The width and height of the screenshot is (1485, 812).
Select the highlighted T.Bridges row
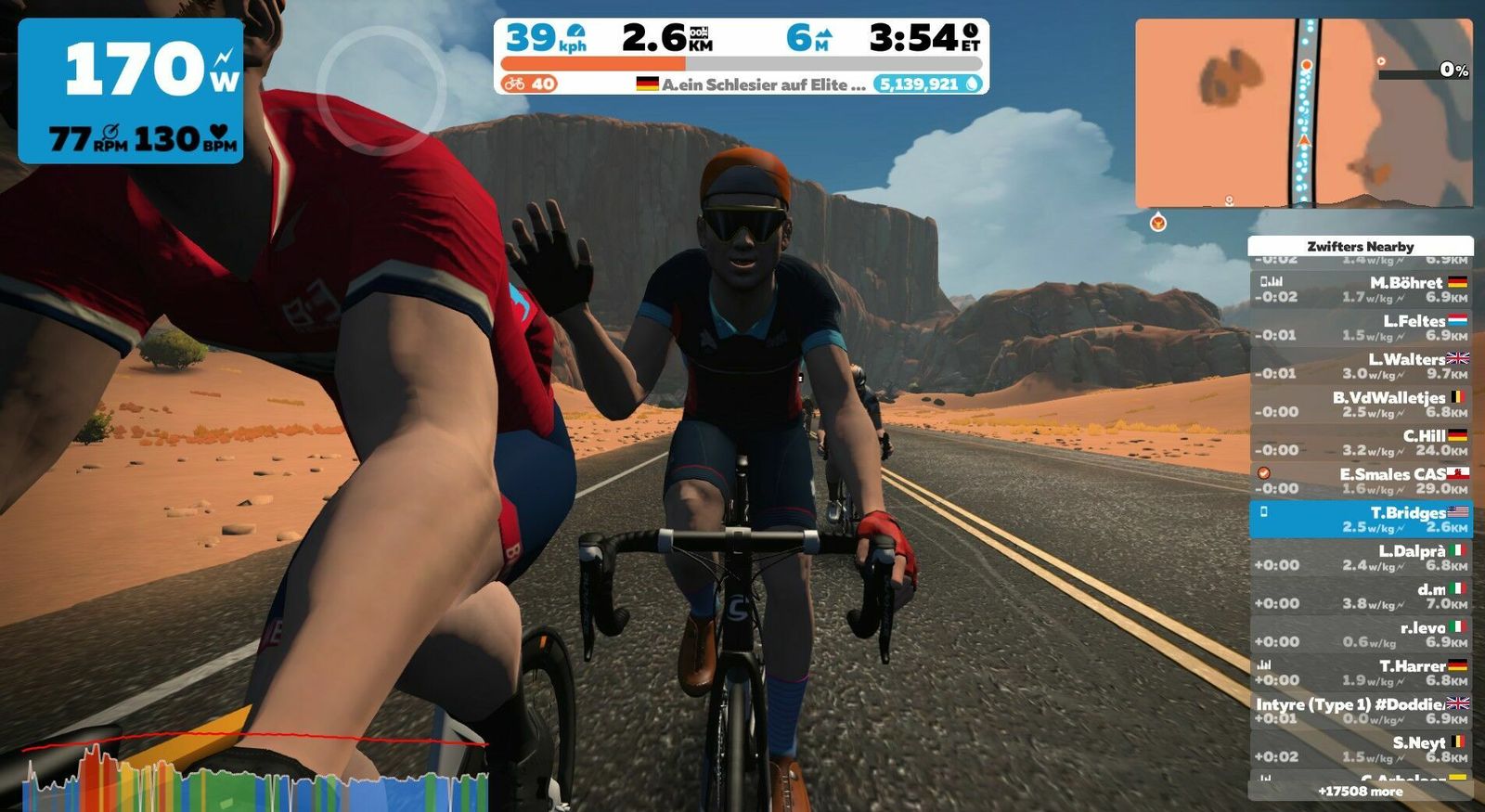1361,519
